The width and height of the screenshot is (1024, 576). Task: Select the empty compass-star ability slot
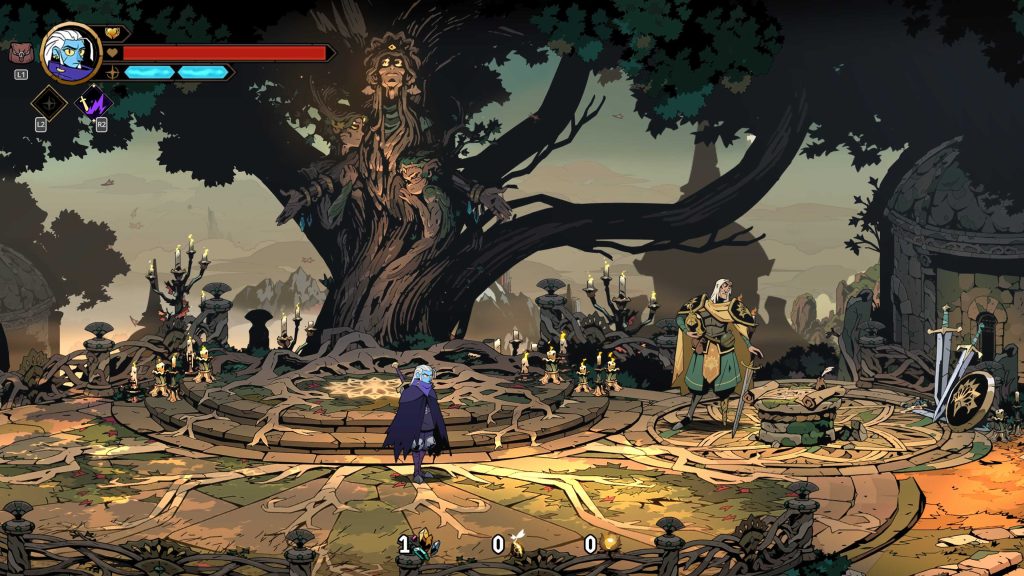[48, 101]
